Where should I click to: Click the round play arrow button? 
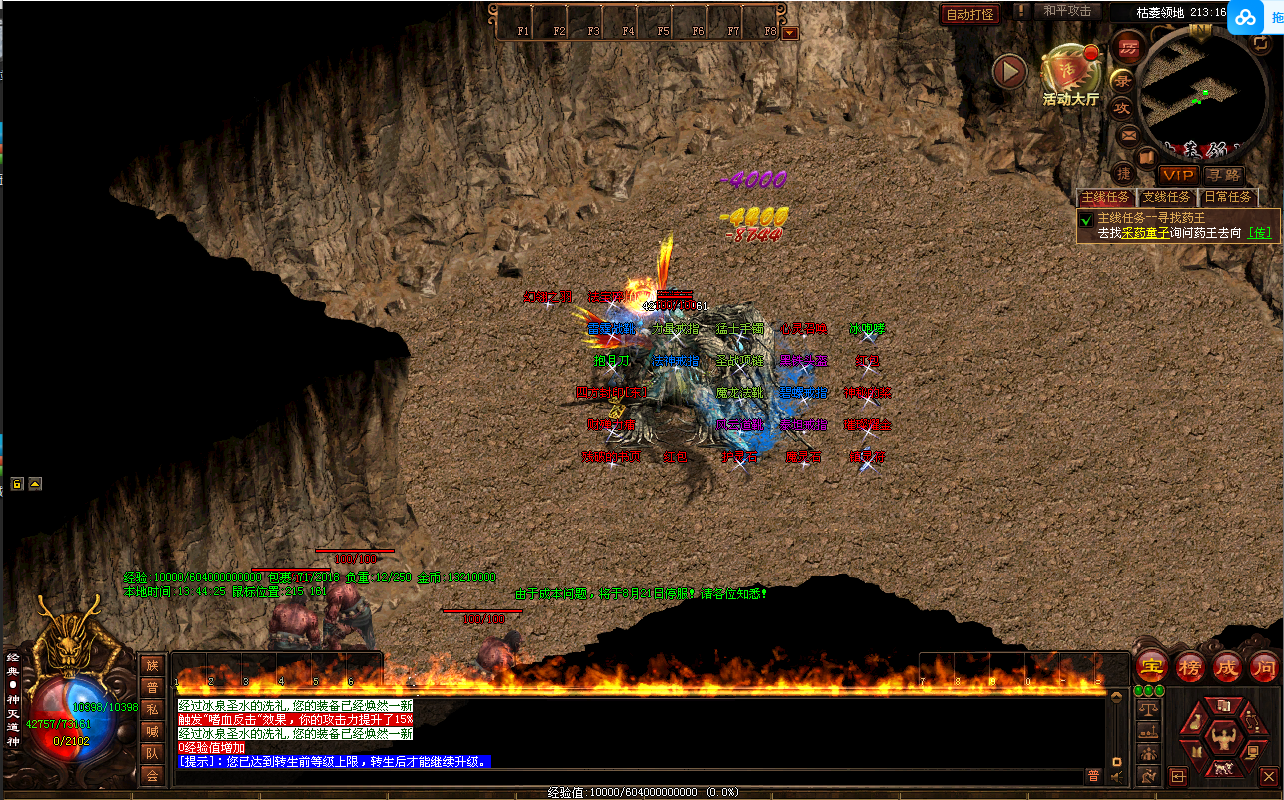[1009, 71]
